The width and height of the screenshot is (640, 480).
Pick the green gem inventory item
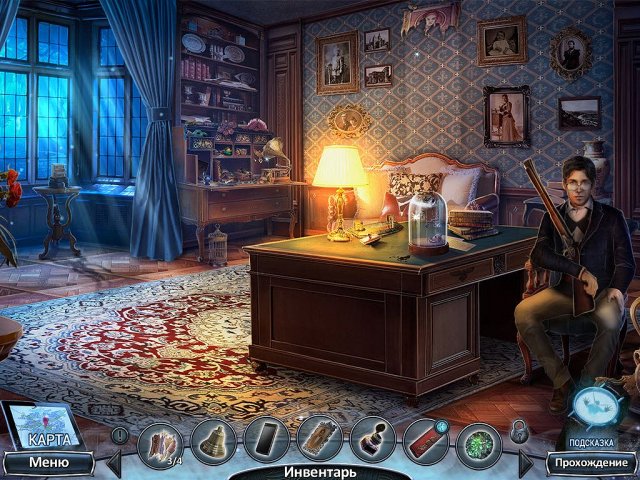pos(478,441)
